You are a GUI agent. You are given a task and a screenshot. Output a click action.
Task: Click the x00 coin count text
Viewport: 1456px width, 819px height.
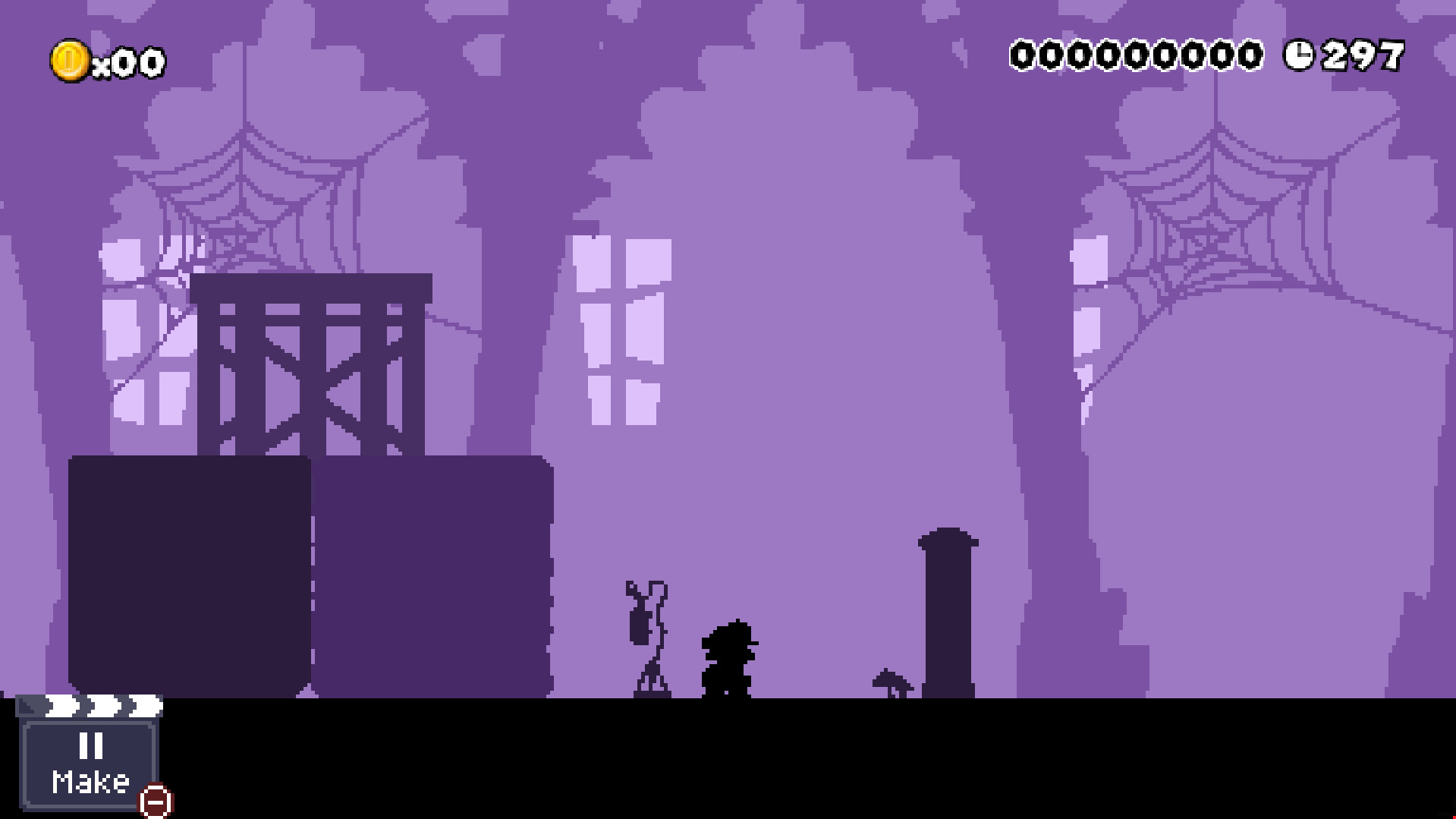coord(129,61)
